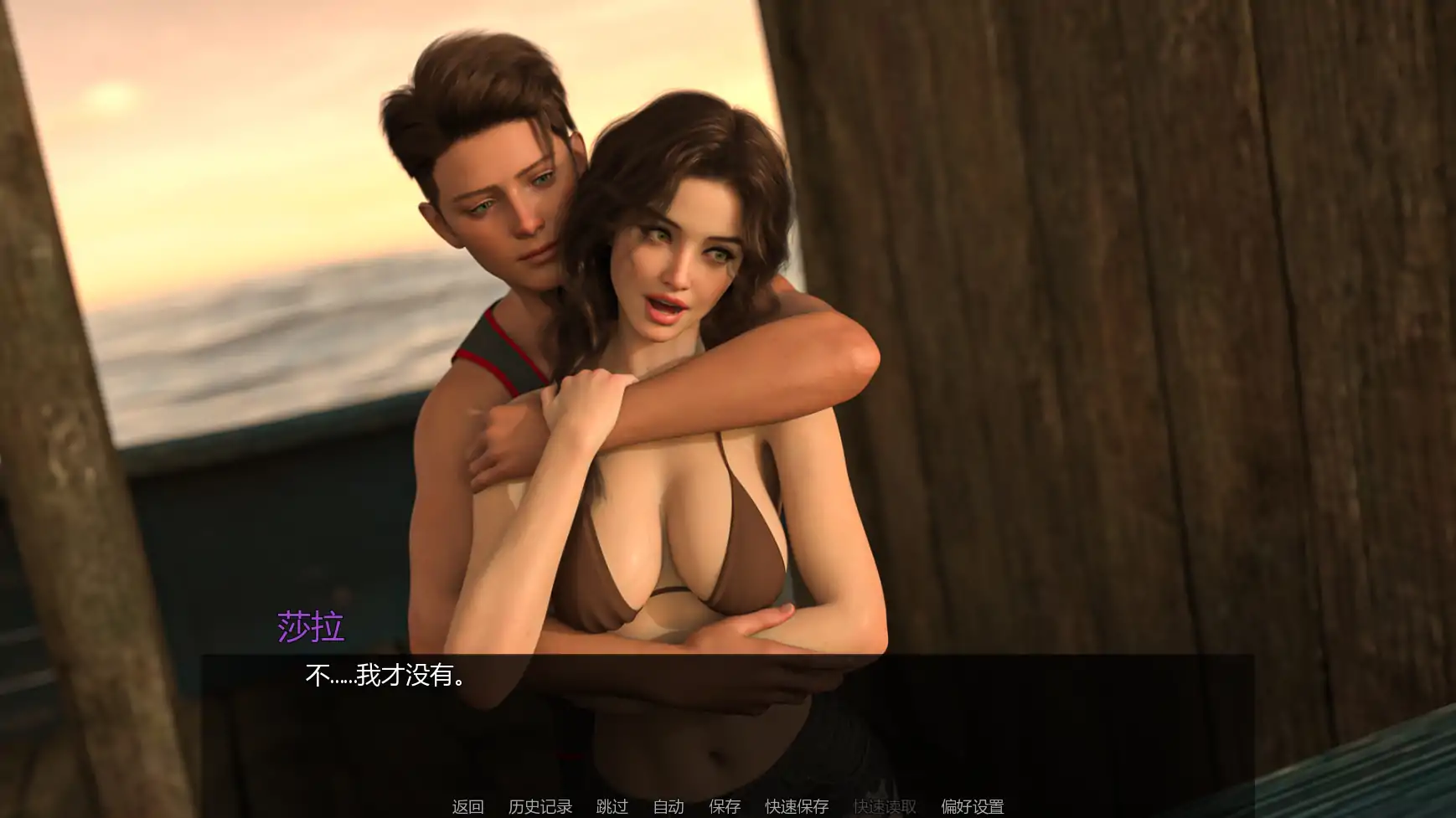Disable auto-advance by clicking 自动
The width and height of the screenshot is (1456, 818).
668,806
